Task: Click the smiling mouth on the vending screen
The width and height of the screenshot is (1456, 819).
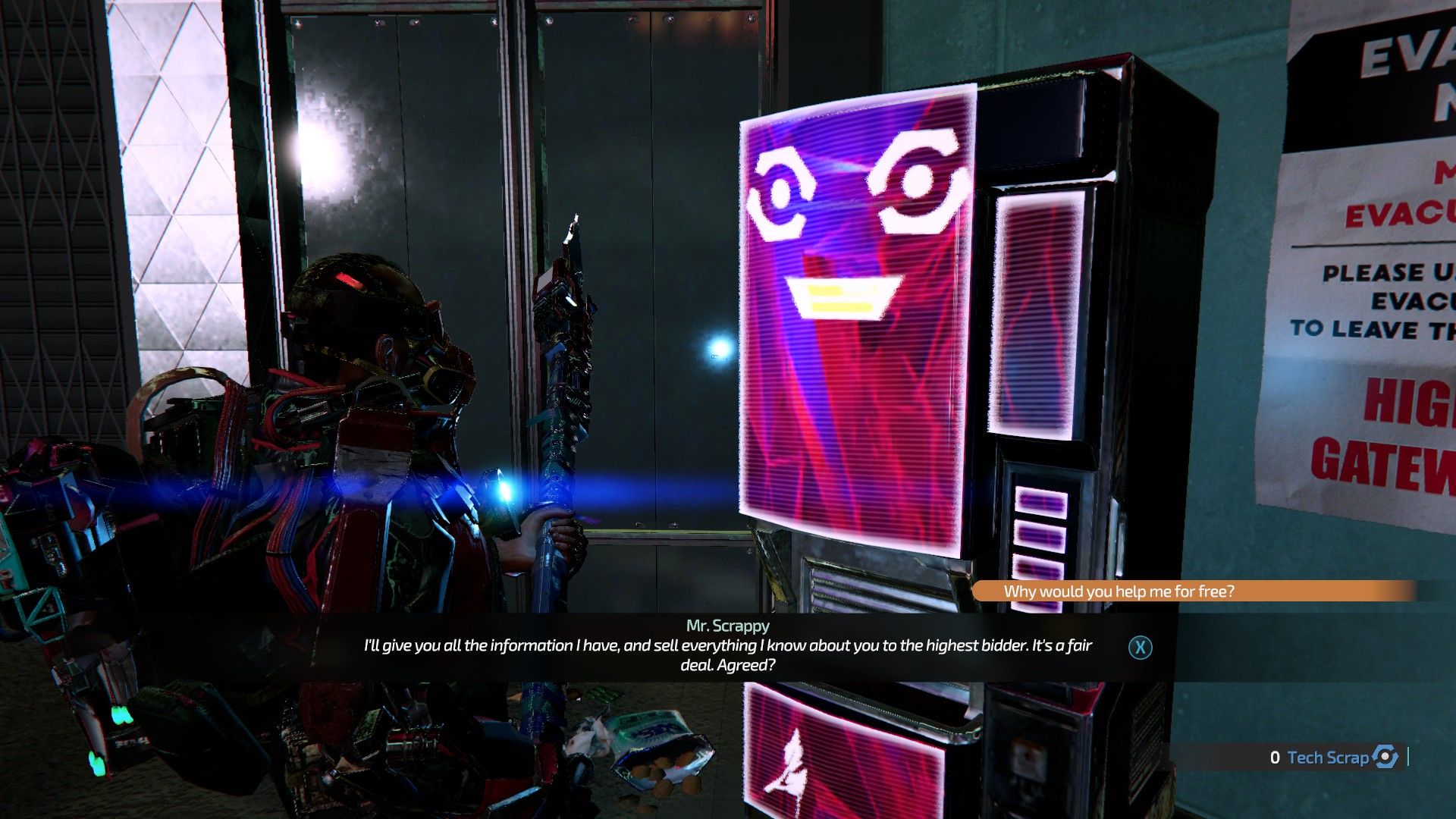Action: (842, 294)
